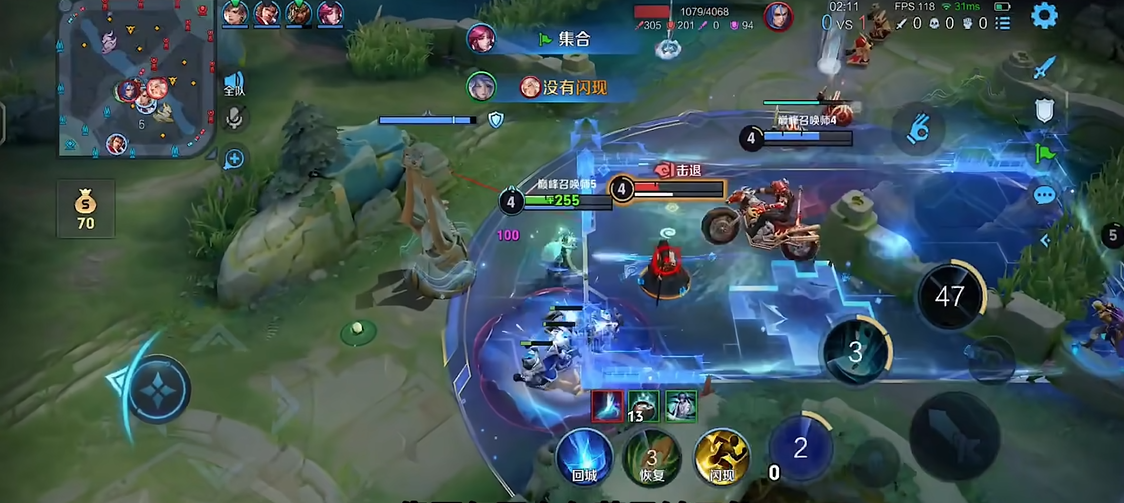
Task: Select the red-bordered buff icon above 回城
Action: point(607,405)
